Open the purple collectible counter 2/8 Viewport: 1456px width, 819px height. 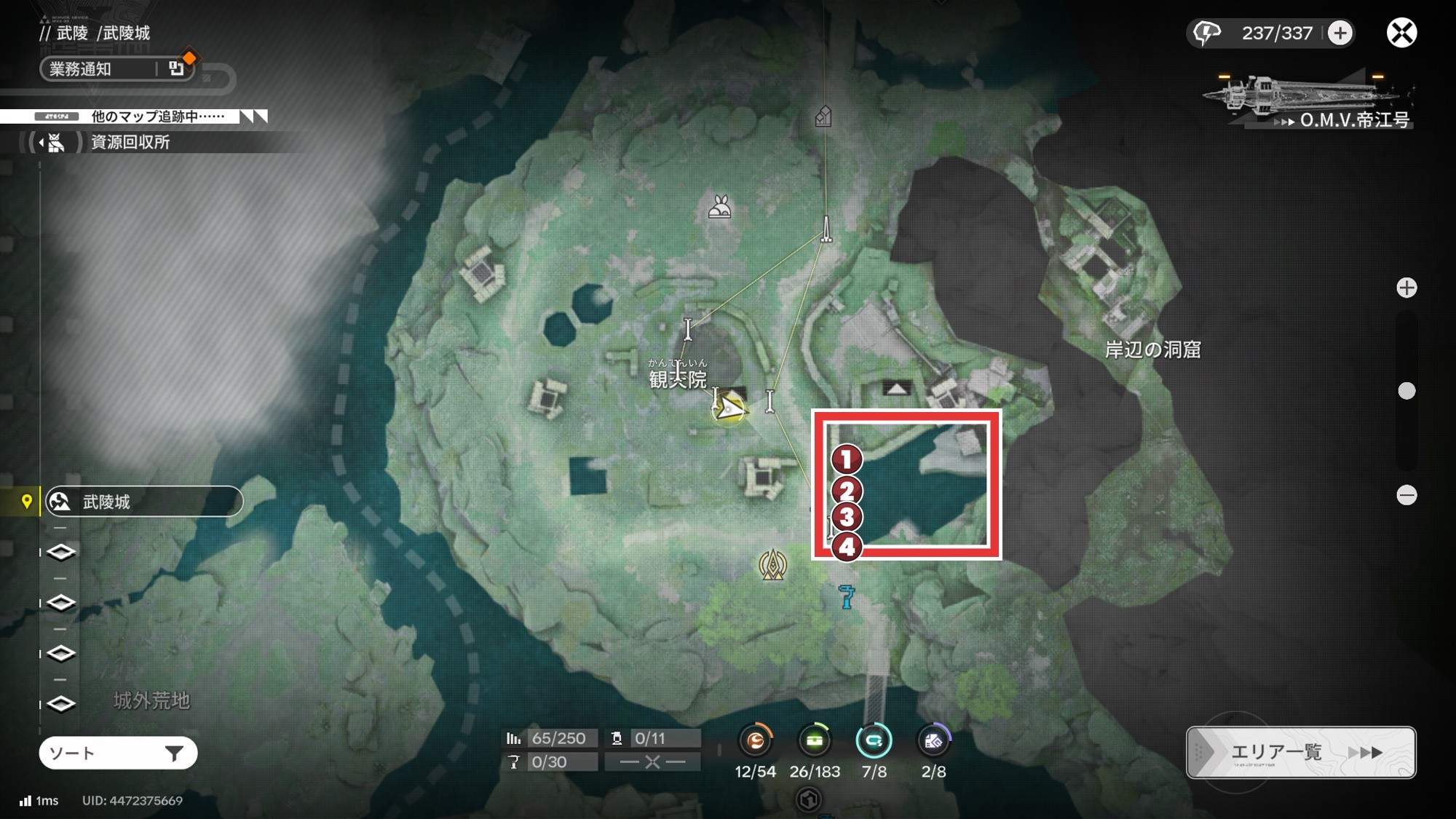(933, 741)
